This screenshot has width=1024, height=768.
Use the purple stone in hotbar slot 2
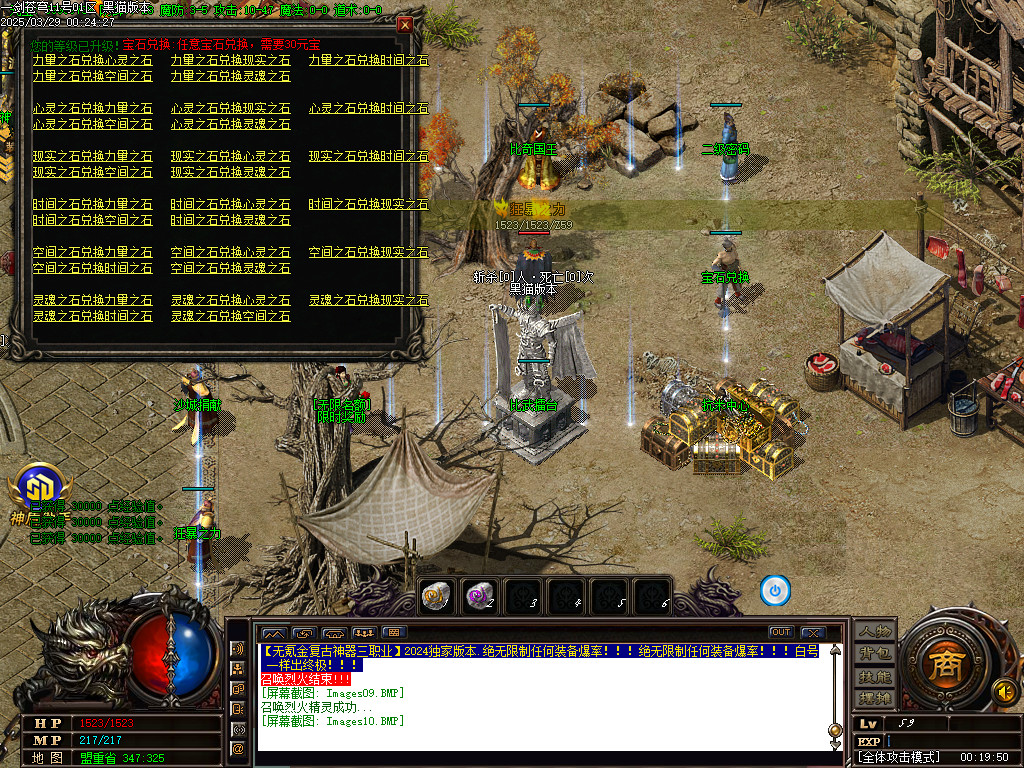click(480, 596)
